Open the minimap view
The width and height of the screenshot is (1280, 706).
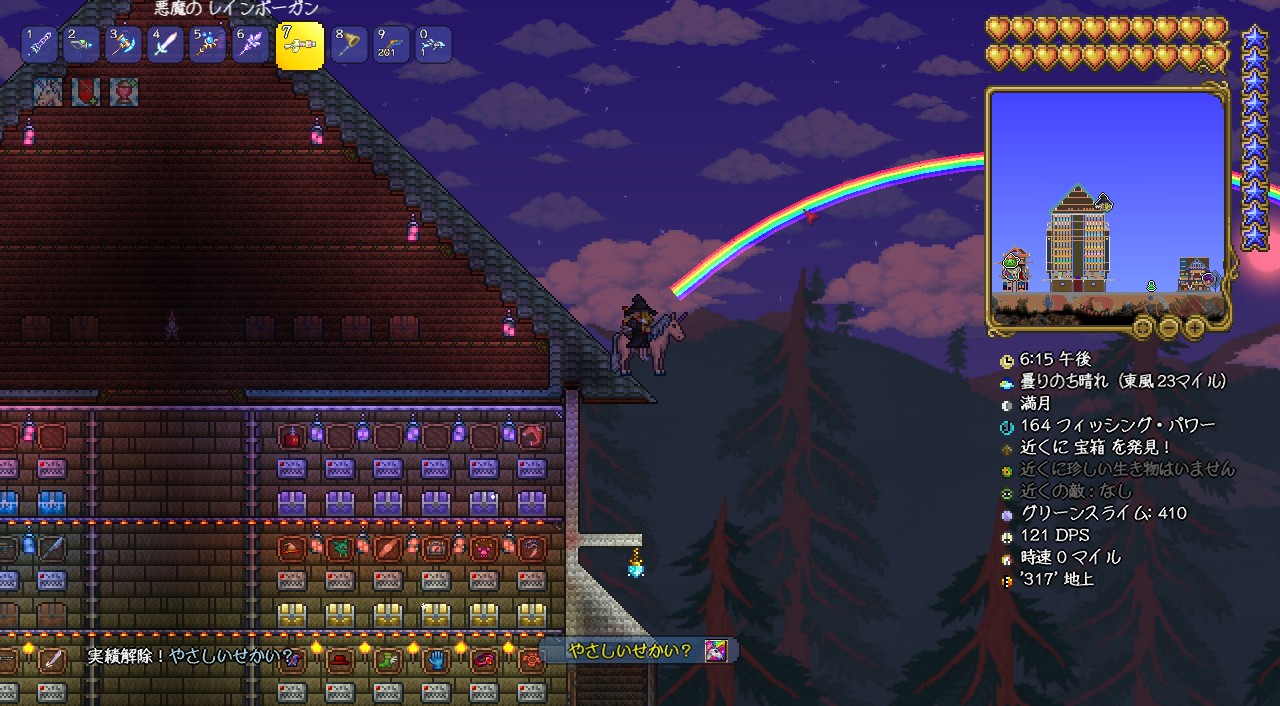point(1107,205)
